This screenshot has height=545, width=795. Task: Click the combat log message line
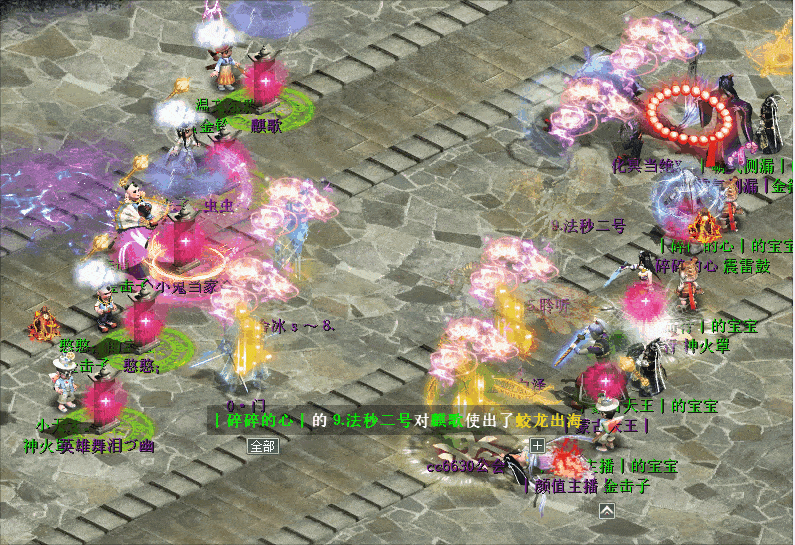click(x=396, y=422)
